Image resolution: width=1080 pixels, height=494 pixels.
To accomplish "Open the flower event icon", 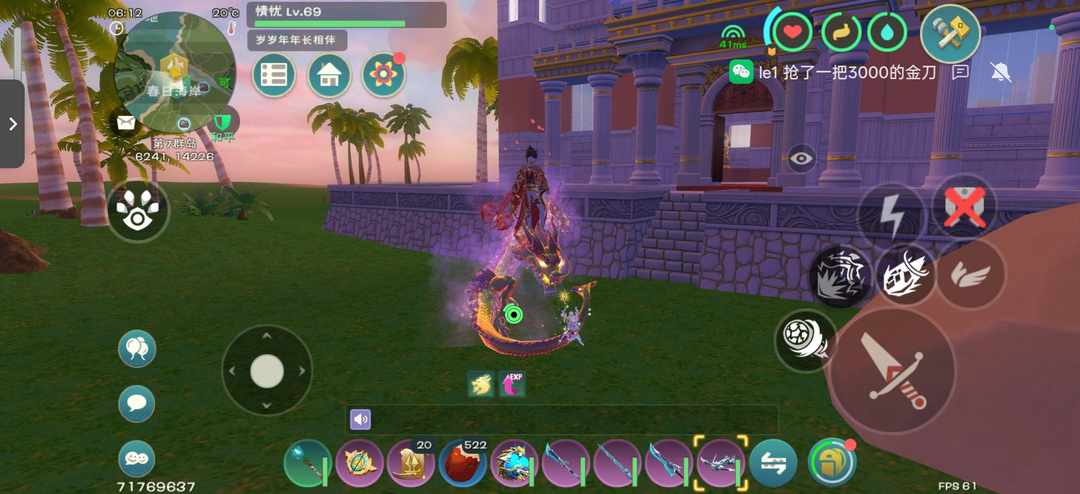I will tap(383, 76).
